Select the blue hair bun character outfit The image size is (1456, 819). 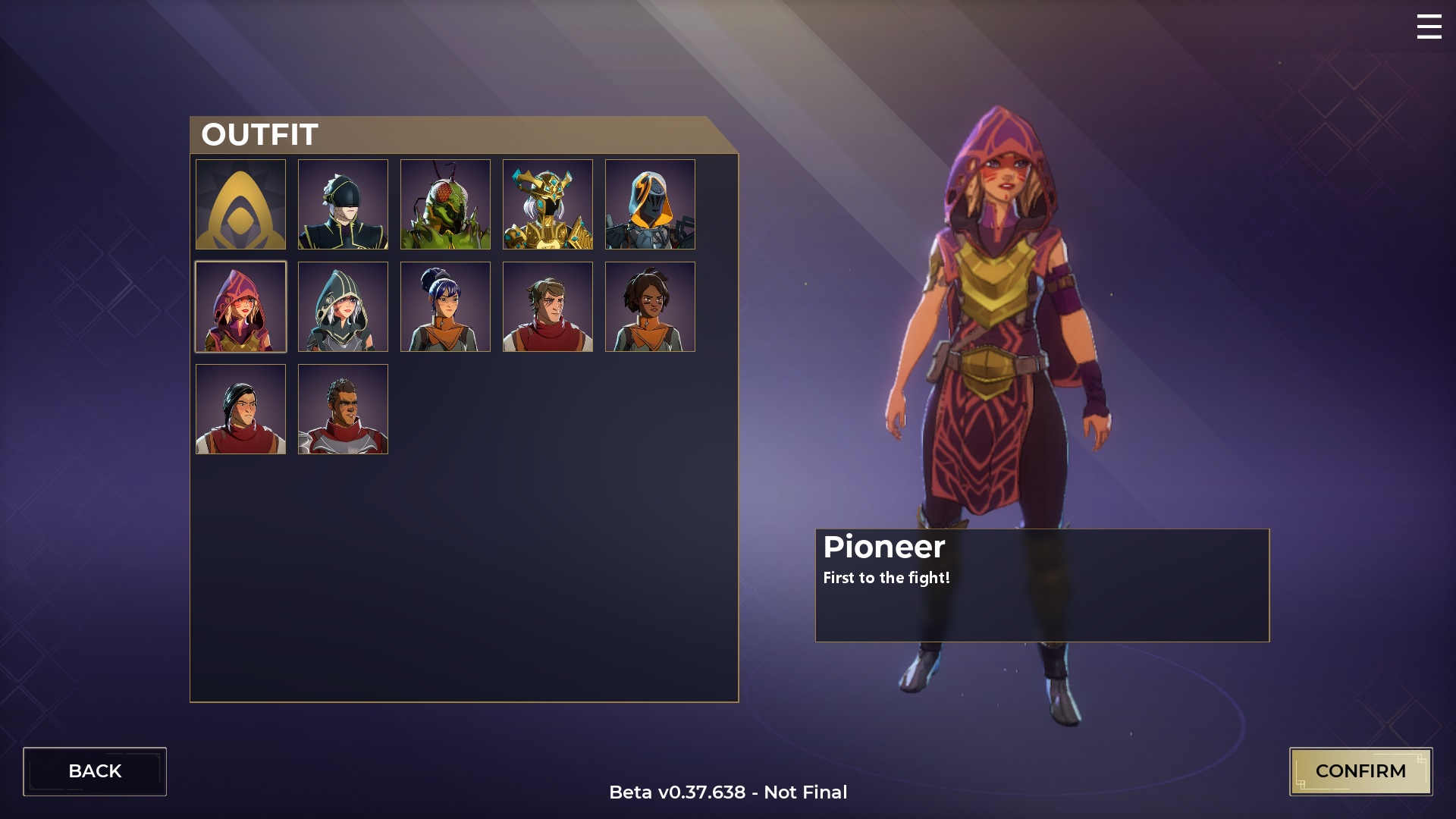(x=445, y=306)
